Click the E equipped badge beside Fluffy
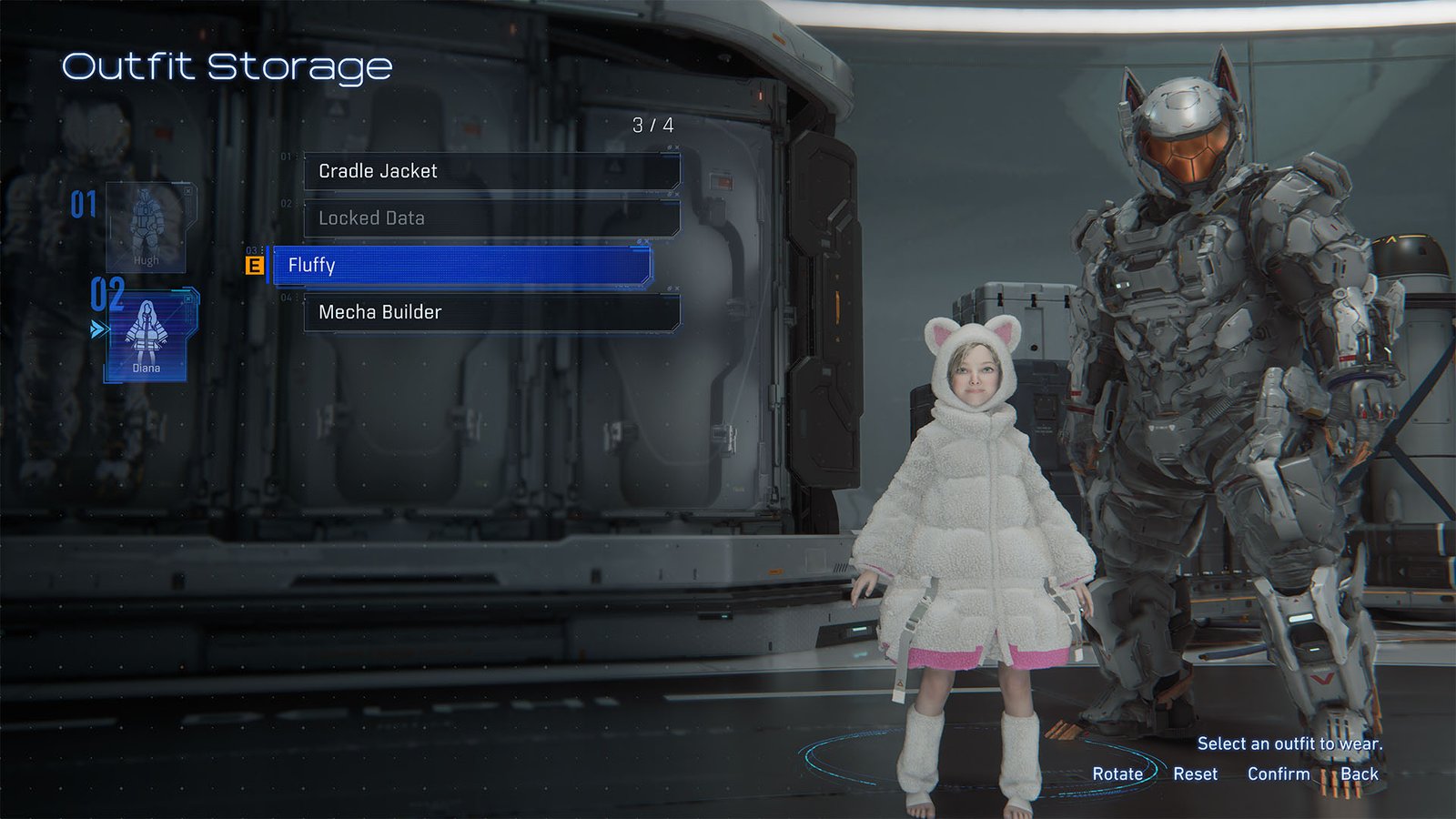The image size is (1456, 819). tap(256, 266)
